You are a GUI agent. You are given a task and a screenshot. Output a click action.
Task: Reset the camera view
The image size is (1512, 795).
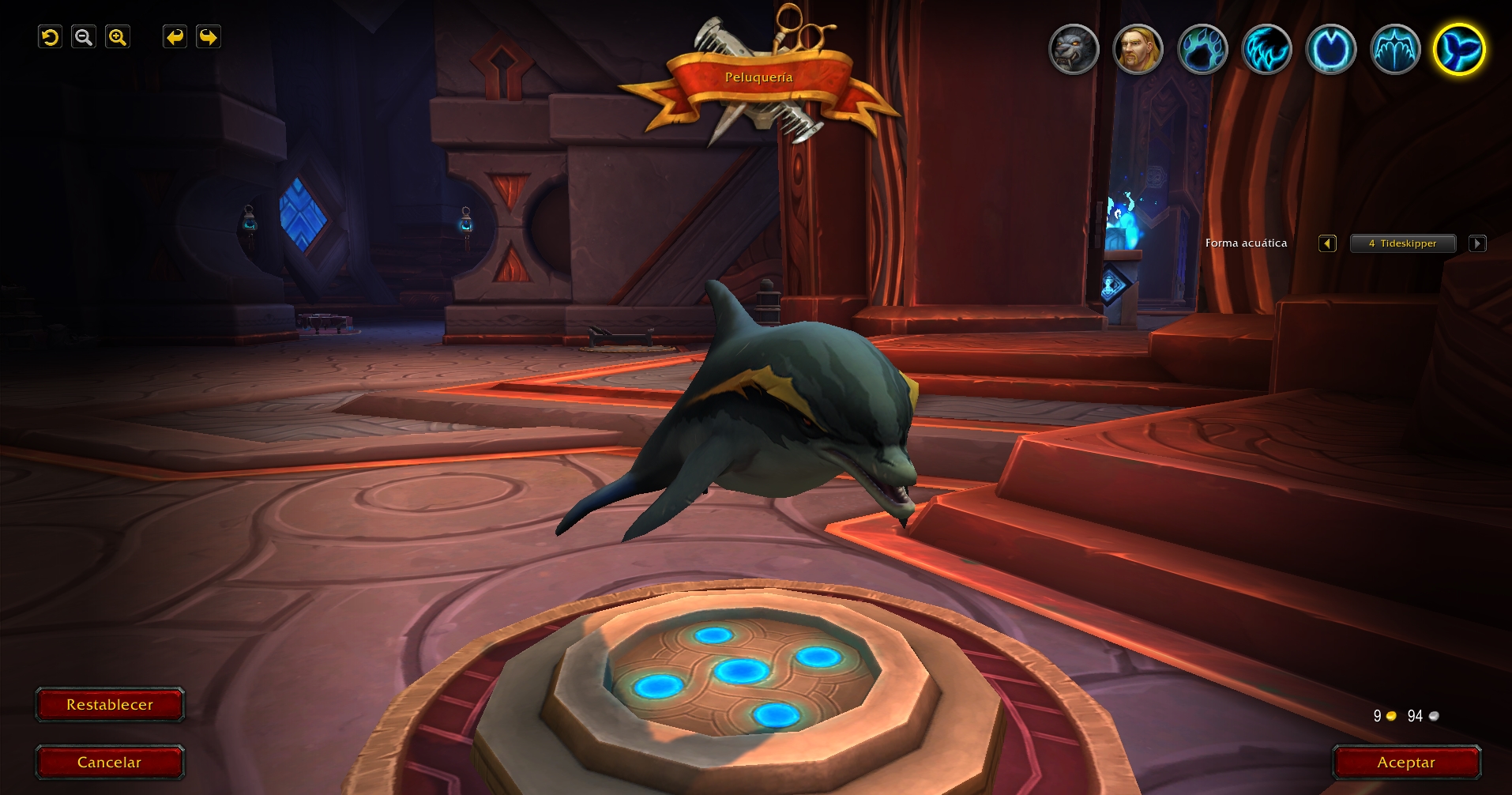pyautogui.click(x=50, y=37)
